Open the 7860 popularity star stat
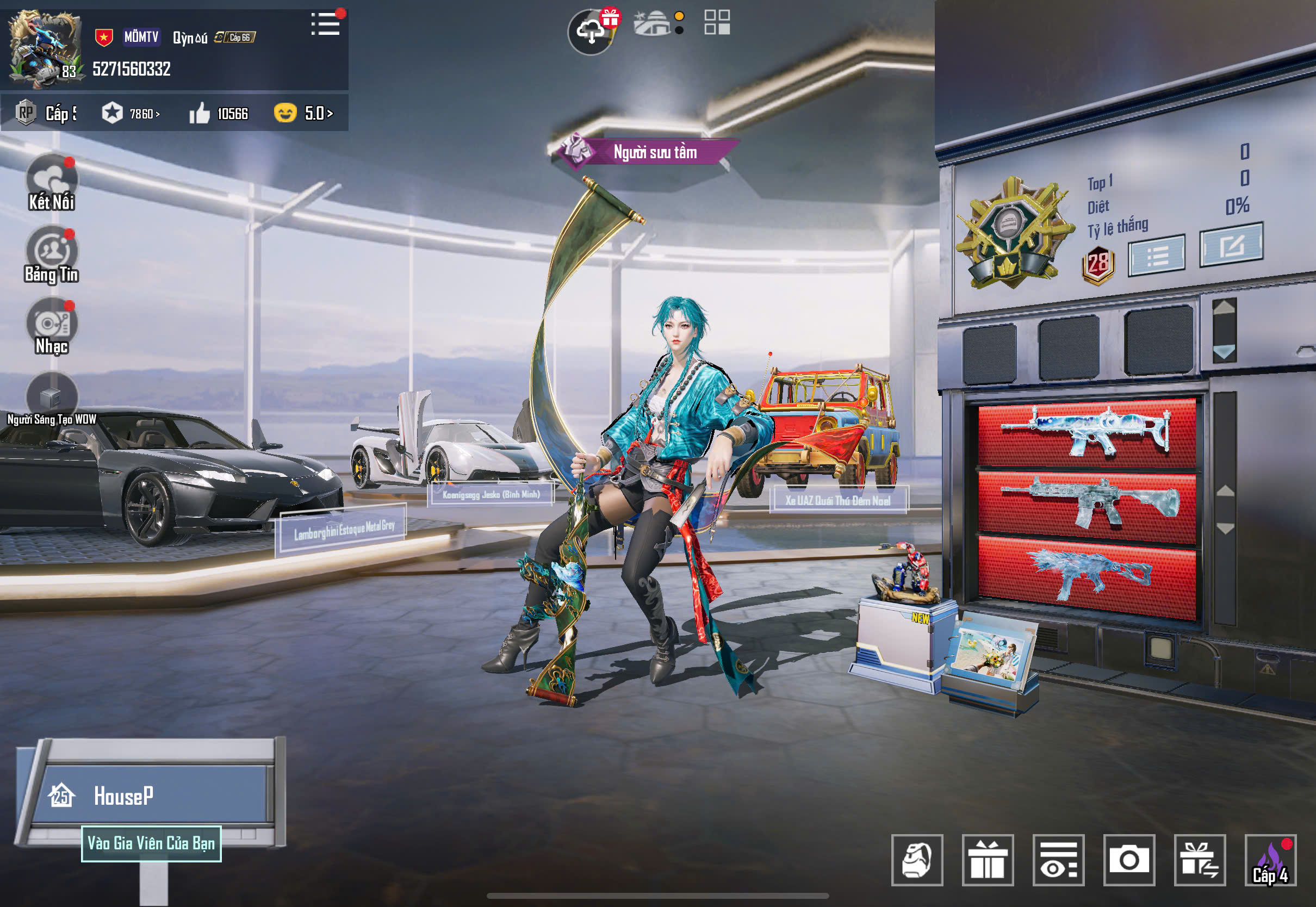The height and width of the screenshot is (907, 1316). 131,113
